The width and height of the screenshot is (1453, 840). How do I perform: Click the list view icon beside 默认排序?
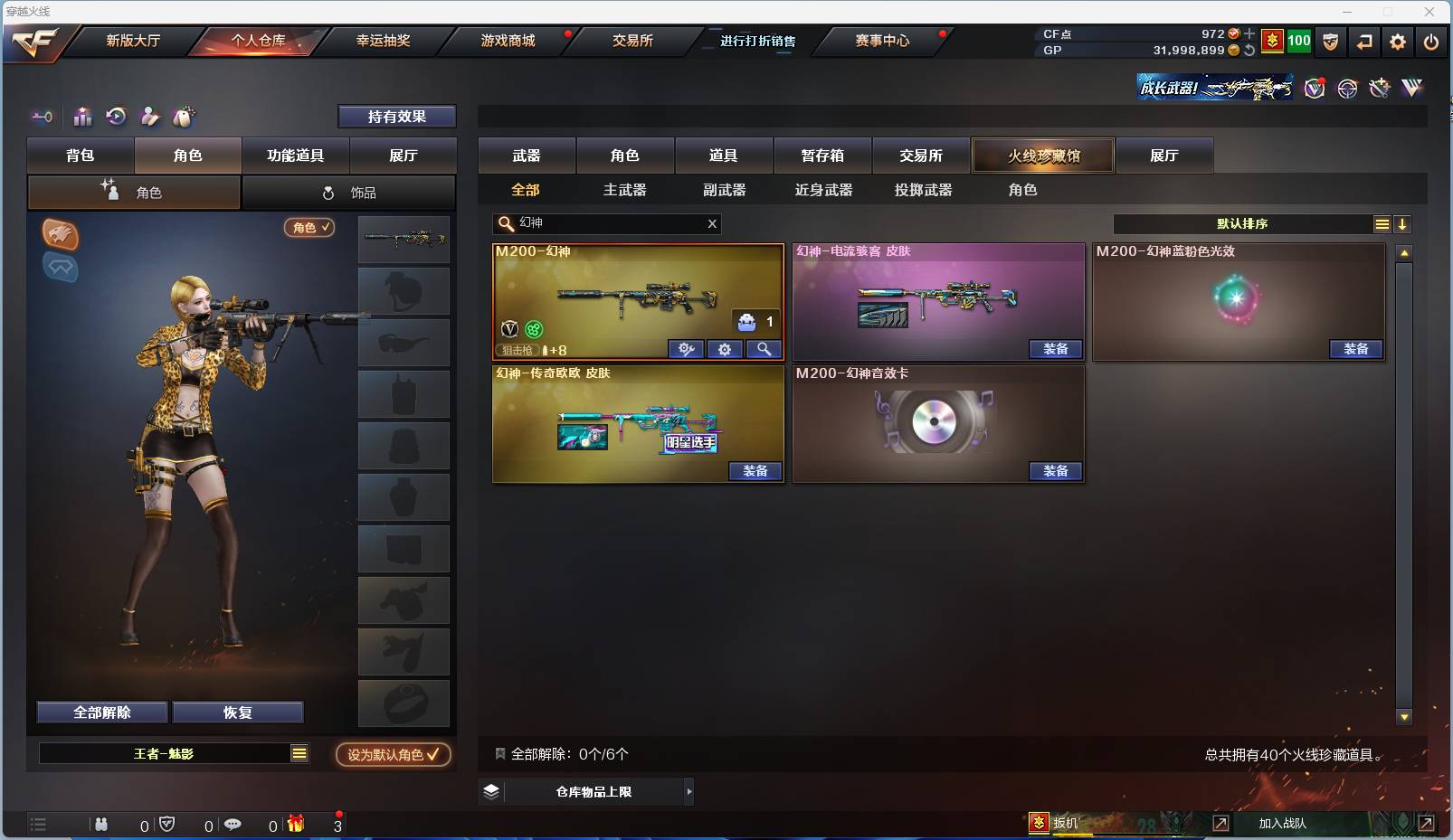[x=1382, y=223]
